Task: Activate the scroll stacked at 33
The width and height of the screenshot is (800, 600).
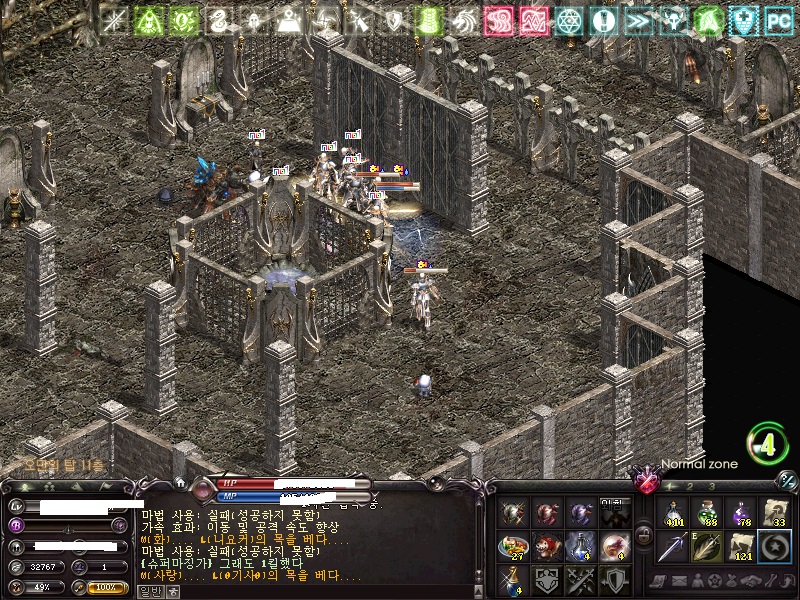Action: [x=774, y=513]
